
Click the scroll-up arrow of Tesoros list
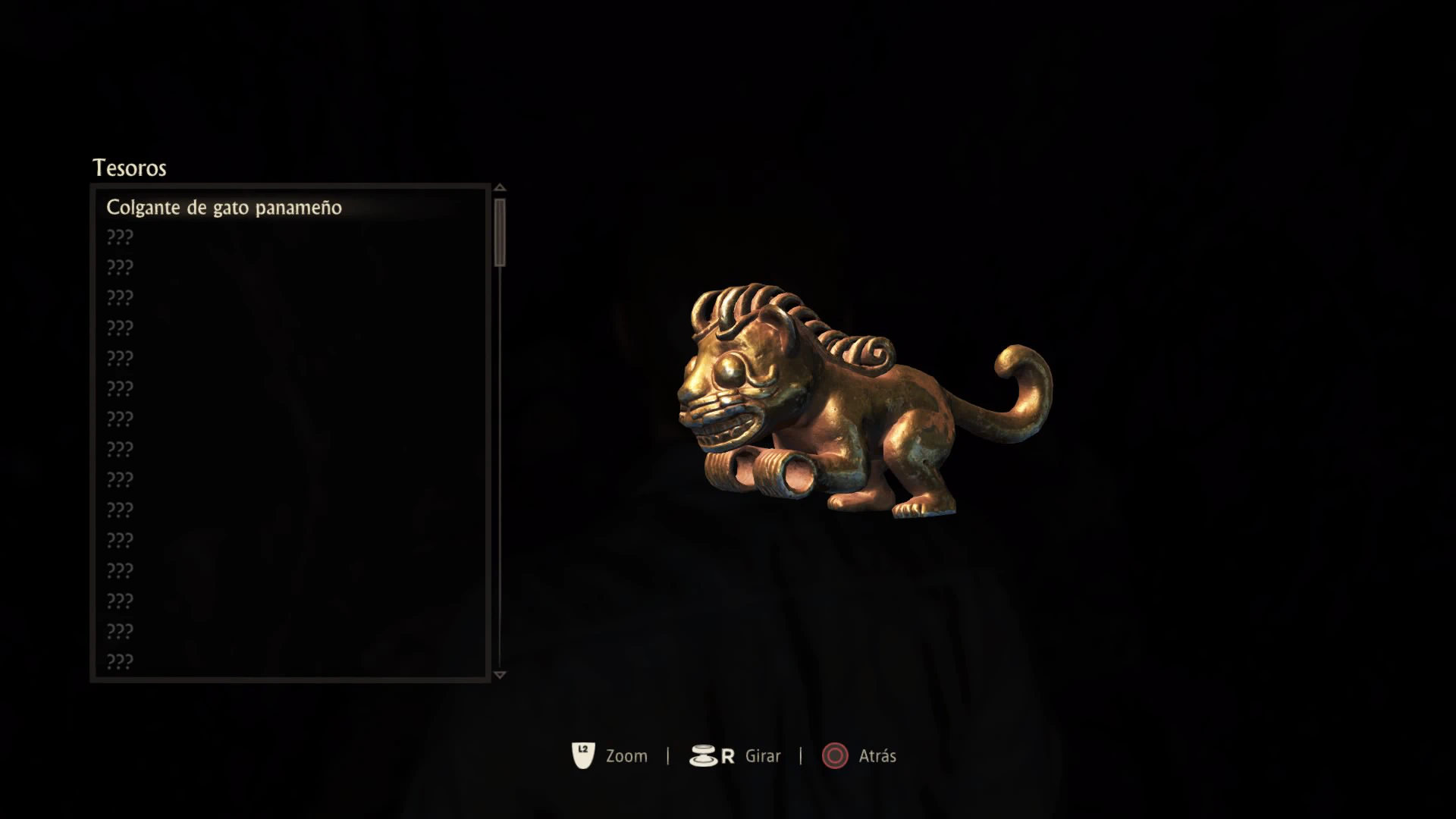(x=499, y=187)
